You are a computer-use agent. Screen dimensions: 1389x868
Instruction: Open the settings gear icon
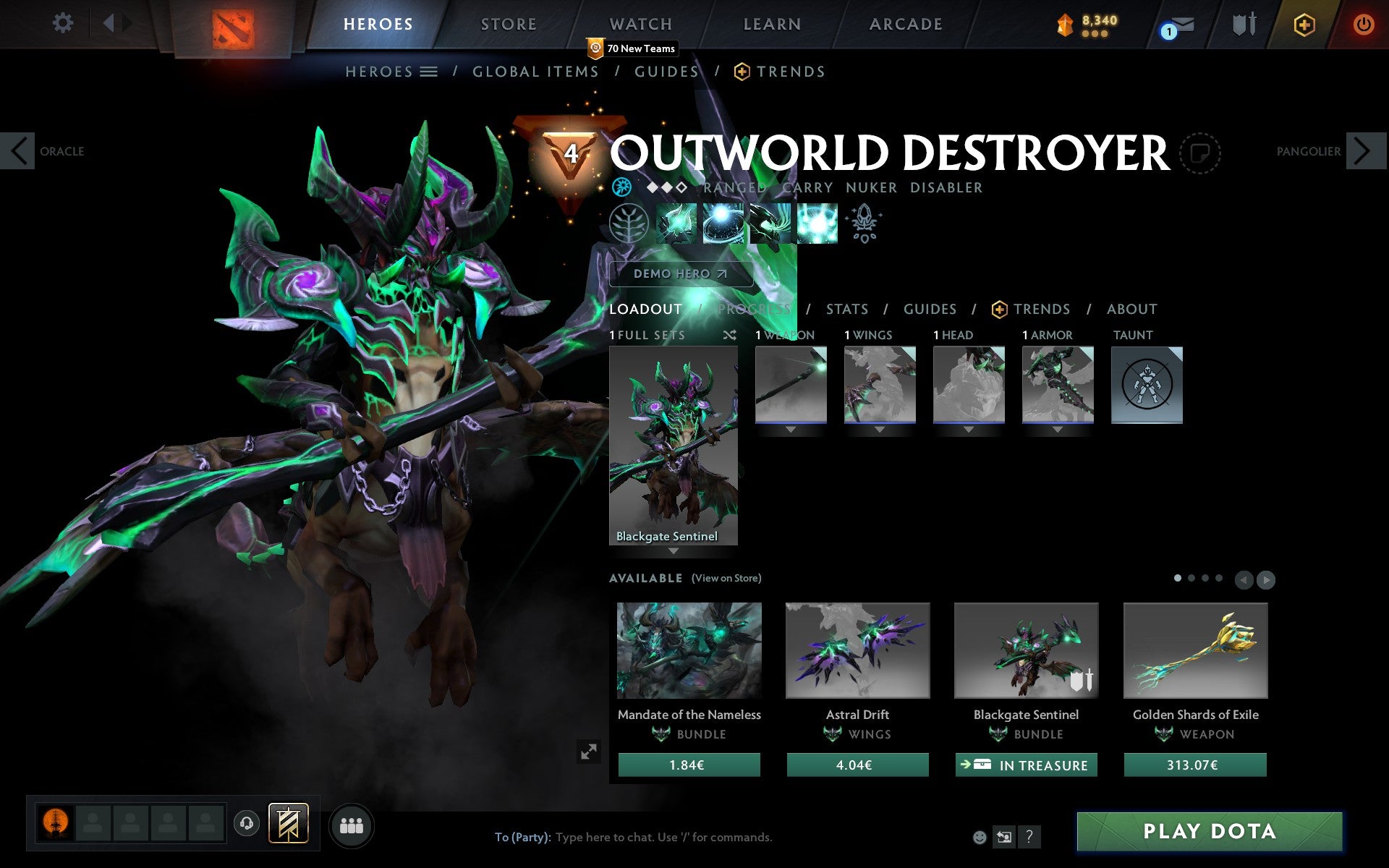point(64,23)
